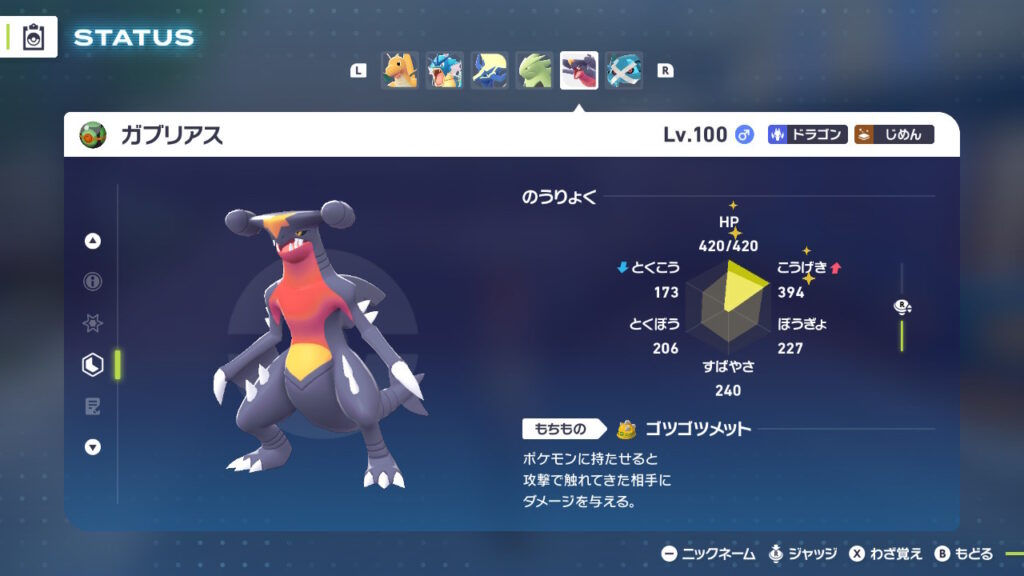The image size is (1024, 576).
Task: Click the down arrow in the page sidebar
Action: click(x=93, y=447)
